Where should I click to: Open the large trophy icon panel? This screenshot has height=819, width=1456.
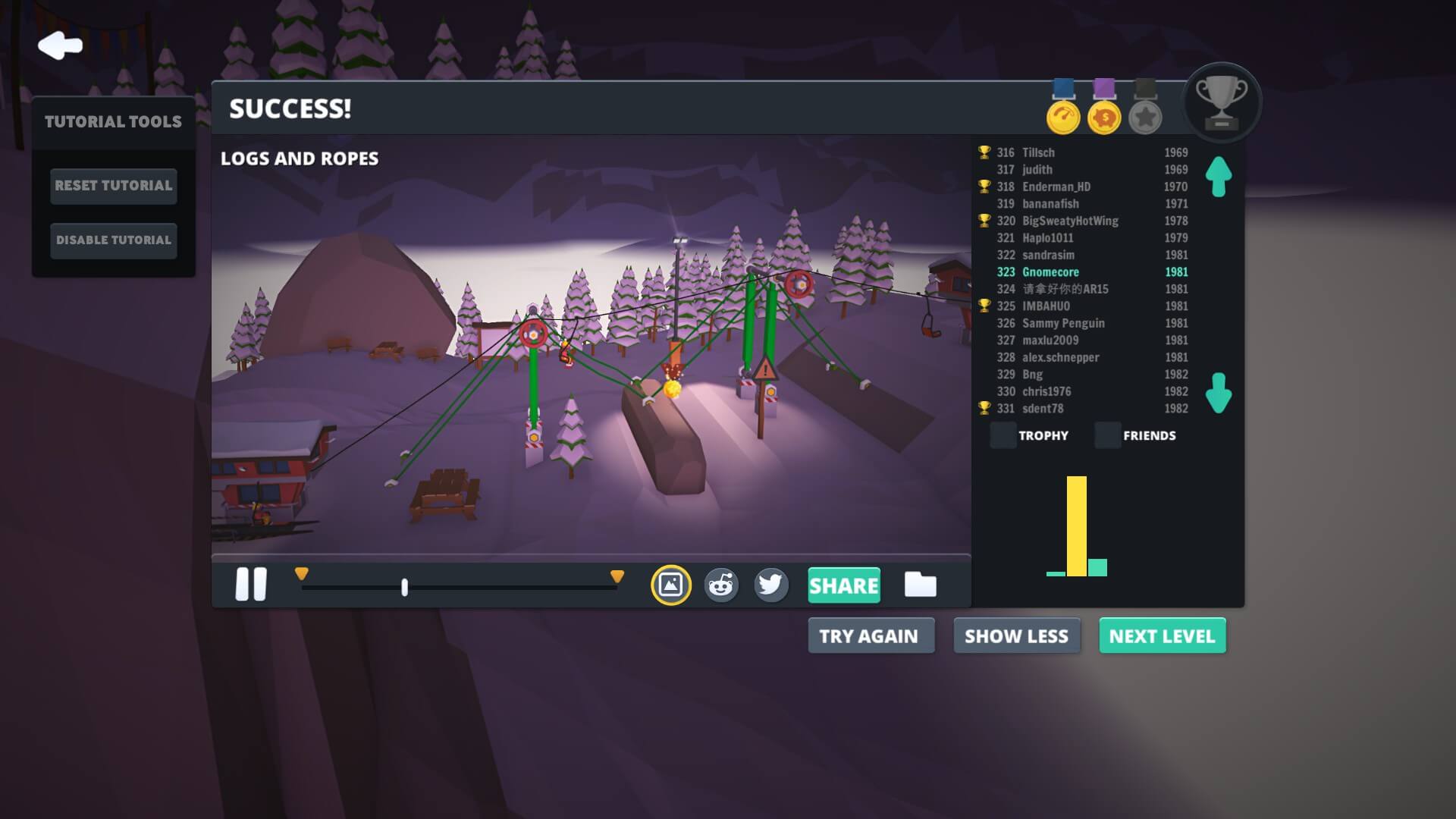point(1221,102)
